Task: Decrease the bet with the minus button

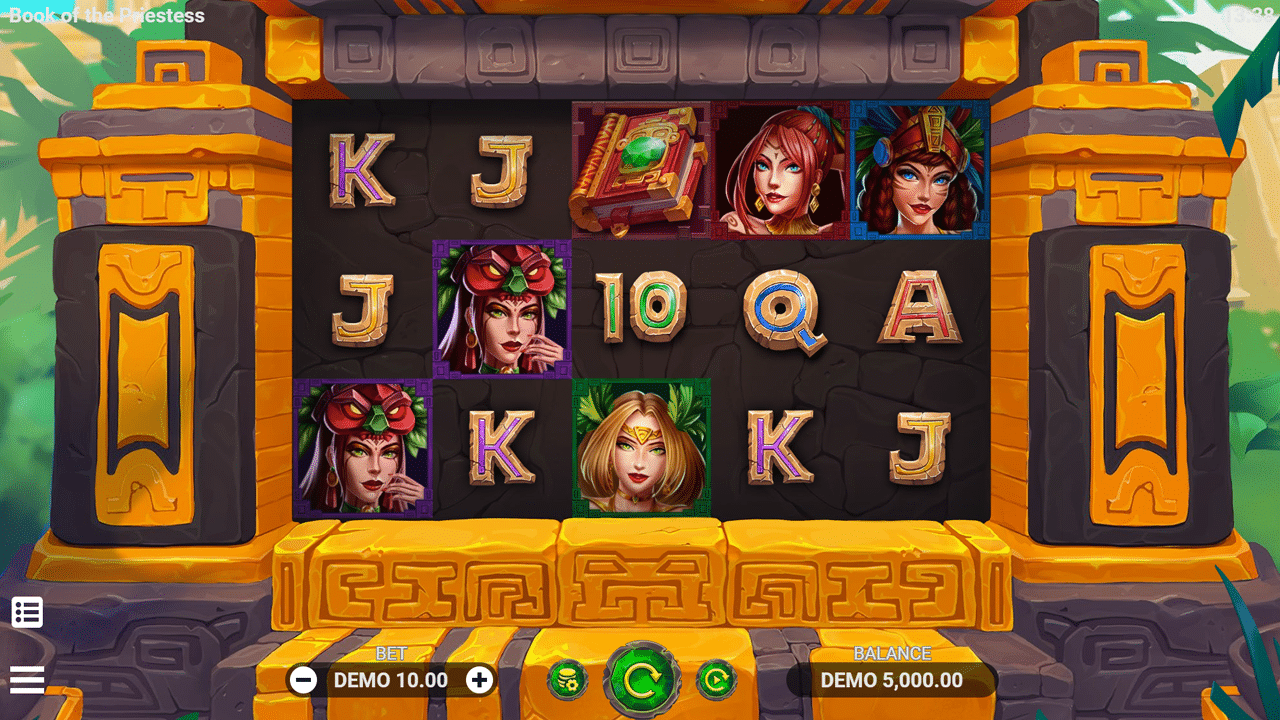Action: 303,681
